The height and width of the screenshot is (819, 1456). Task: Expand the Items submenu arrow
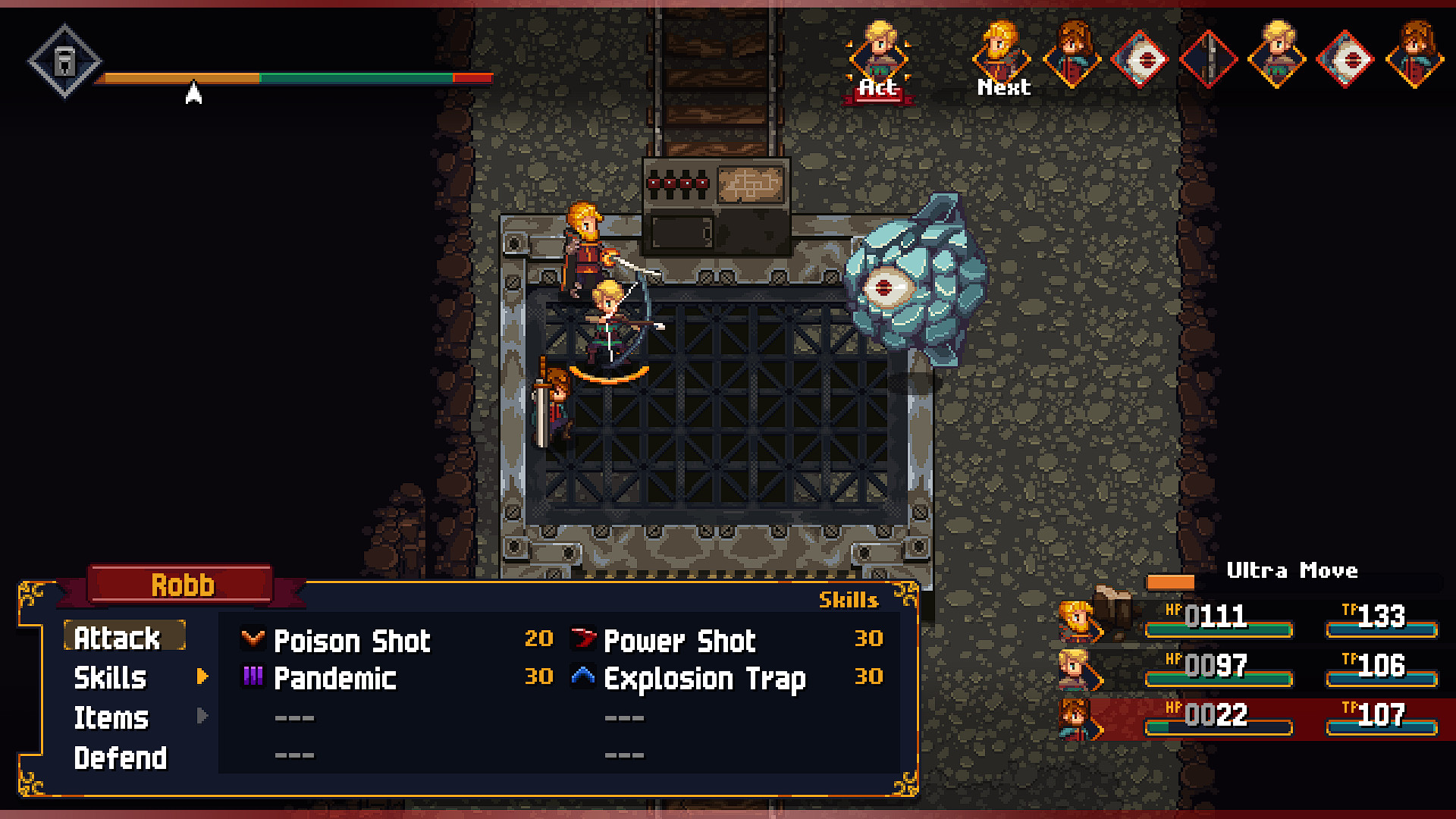(201, 717)
